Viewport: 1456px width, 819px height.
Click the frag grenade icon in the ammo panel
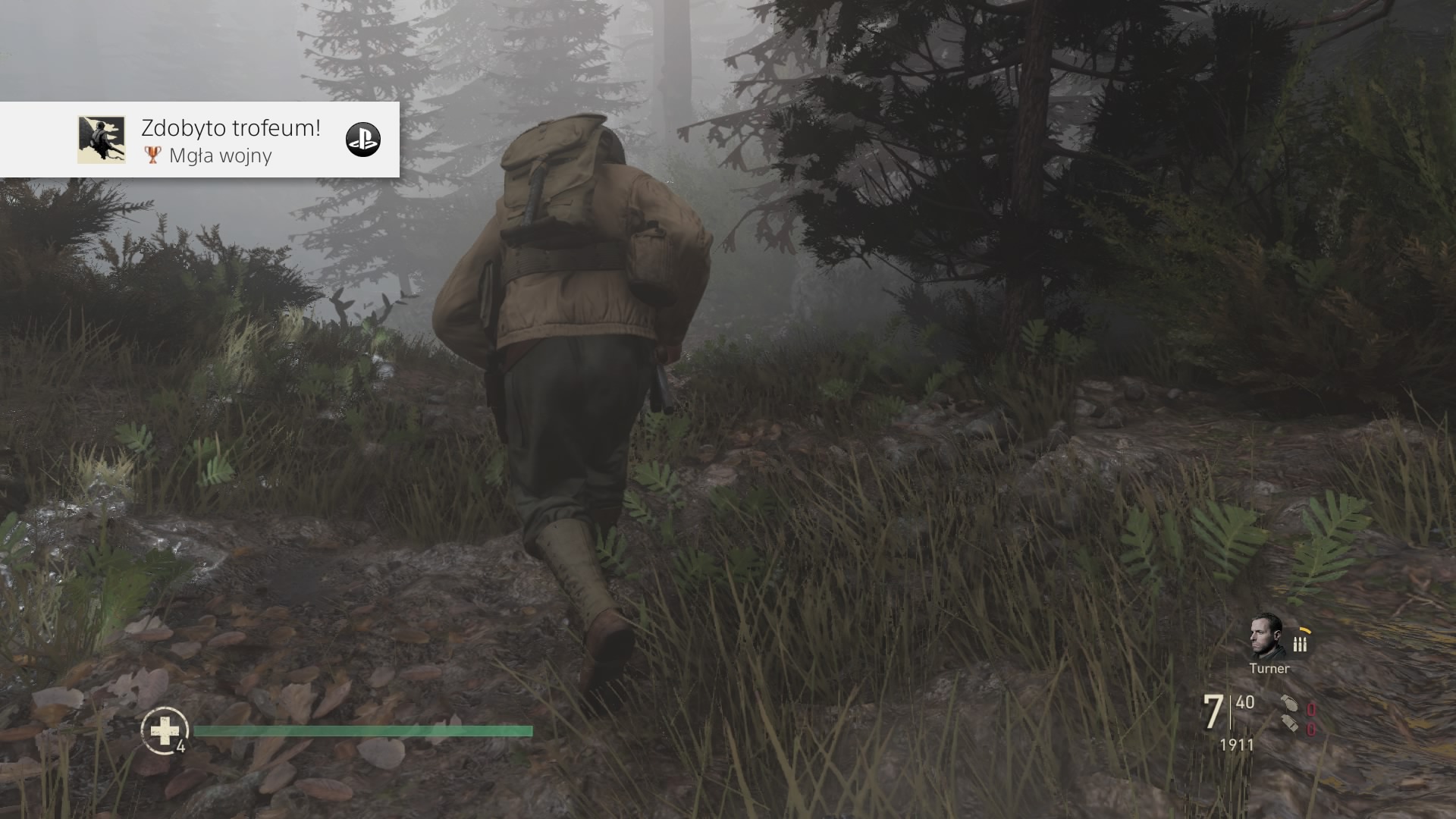pyautogui.click(x=1290, y=704)
